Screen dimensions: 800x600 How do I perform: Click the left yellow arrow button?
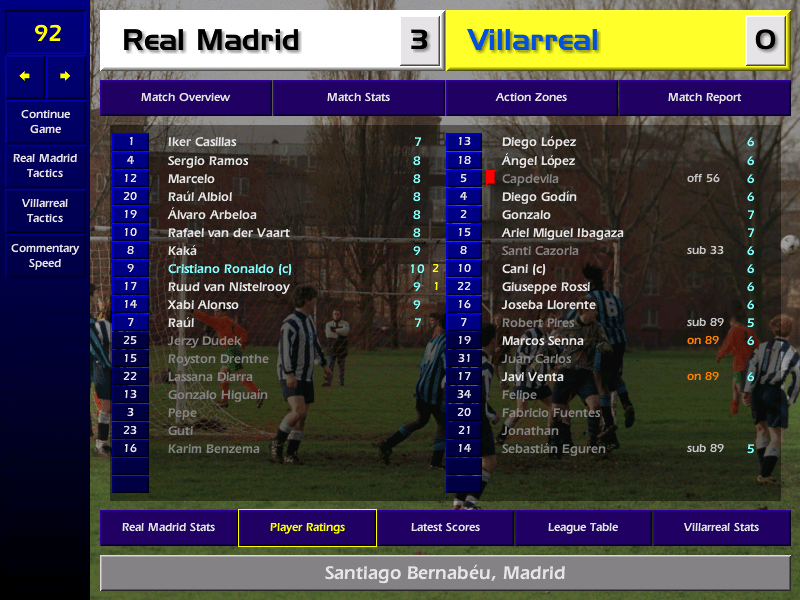coord(25,76)
